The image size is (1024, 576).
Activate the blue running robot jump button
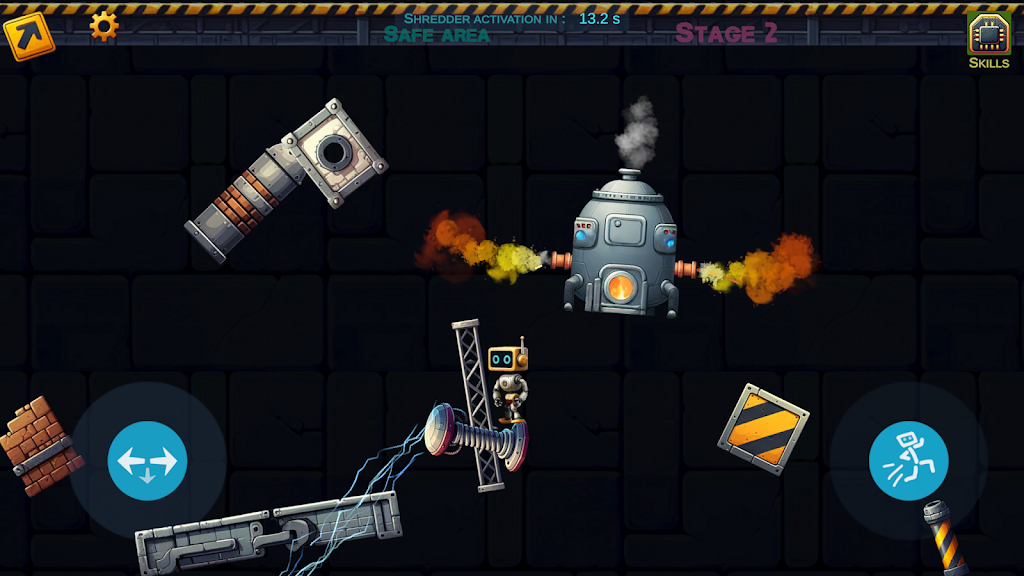click(908, 461)
